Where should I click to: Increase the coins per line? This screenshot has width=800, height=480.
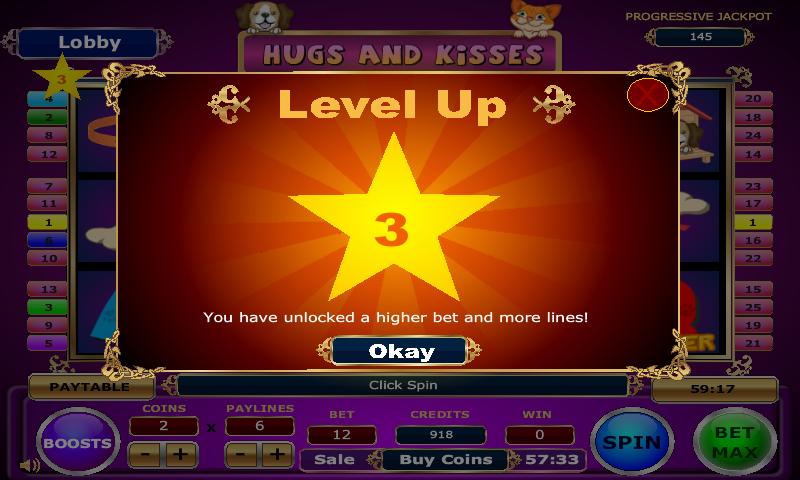tap(181, 454)
